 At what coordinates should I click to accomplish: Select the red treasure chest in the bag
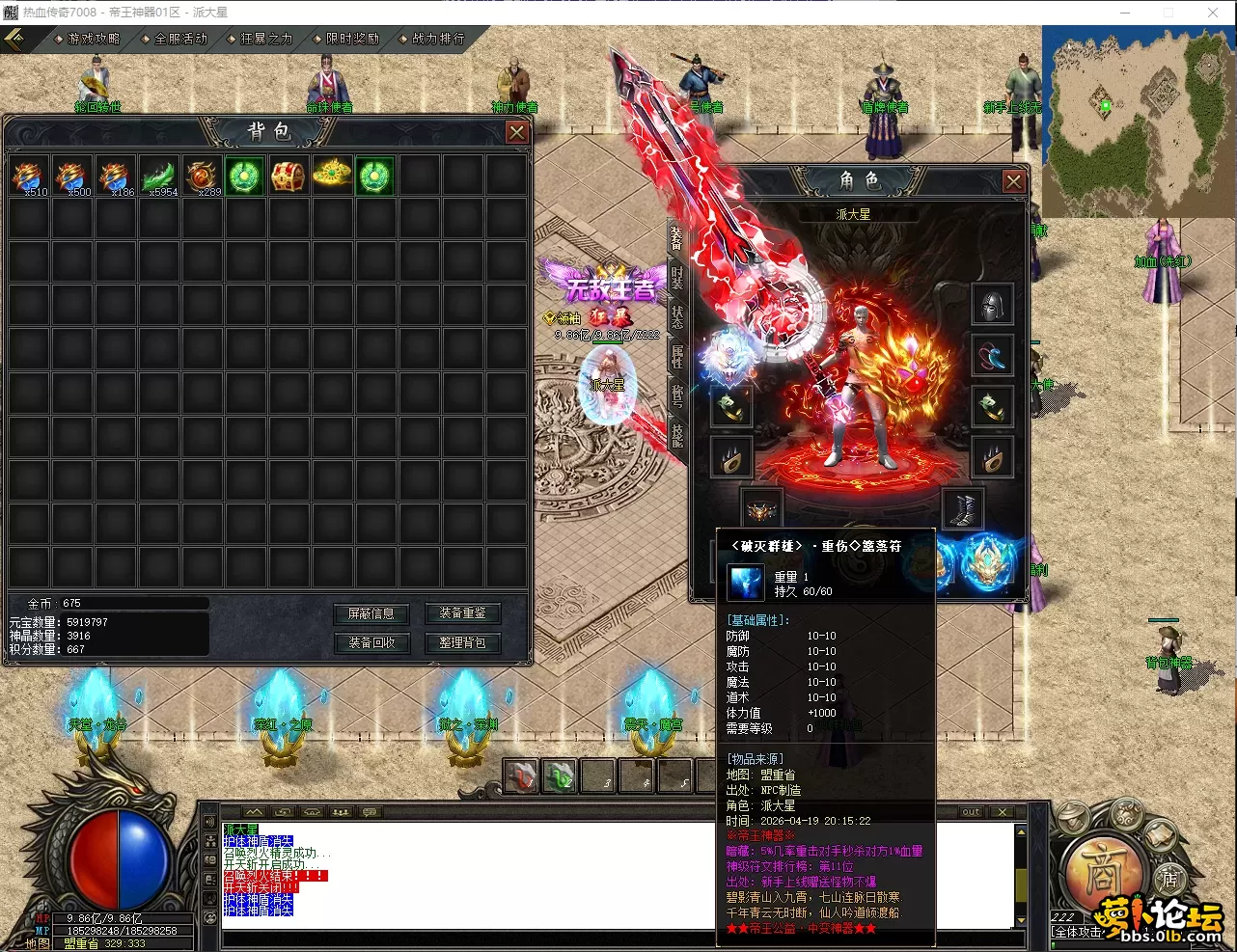click(x=289, y=177)
